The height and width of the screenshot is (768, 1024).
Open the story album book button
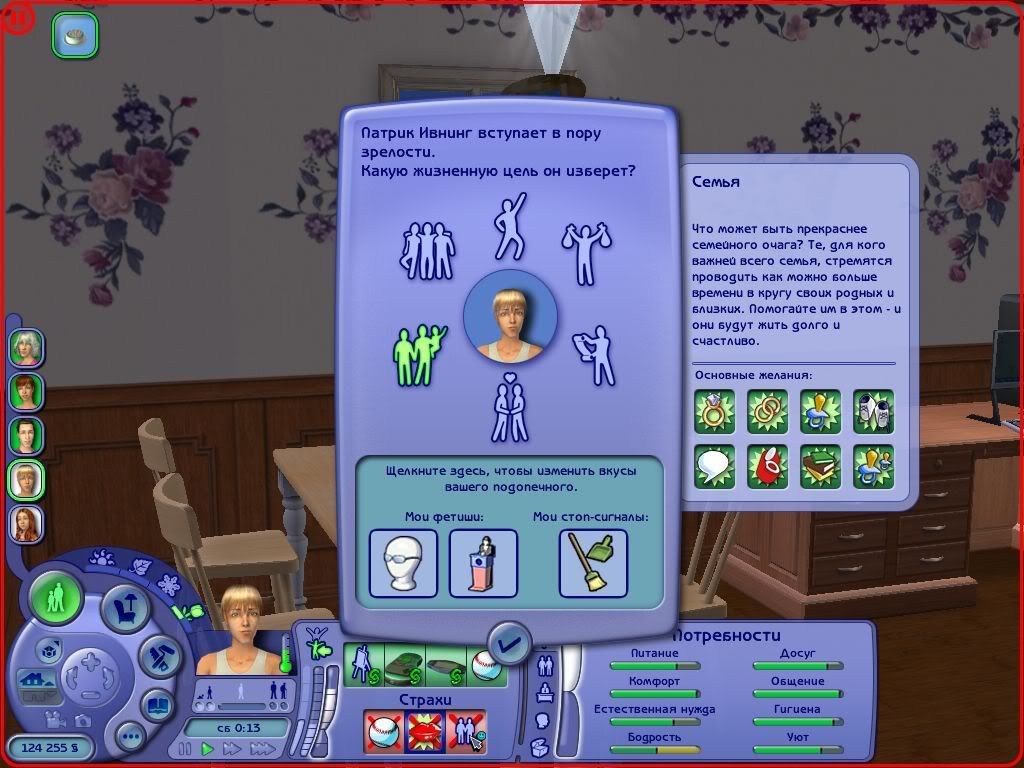click(x=155, y=705)
